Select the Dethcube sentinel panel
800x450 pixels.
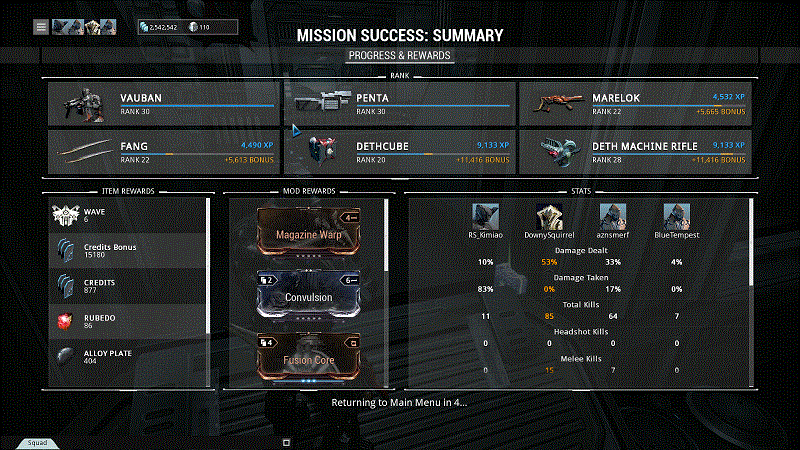point(399,152)
